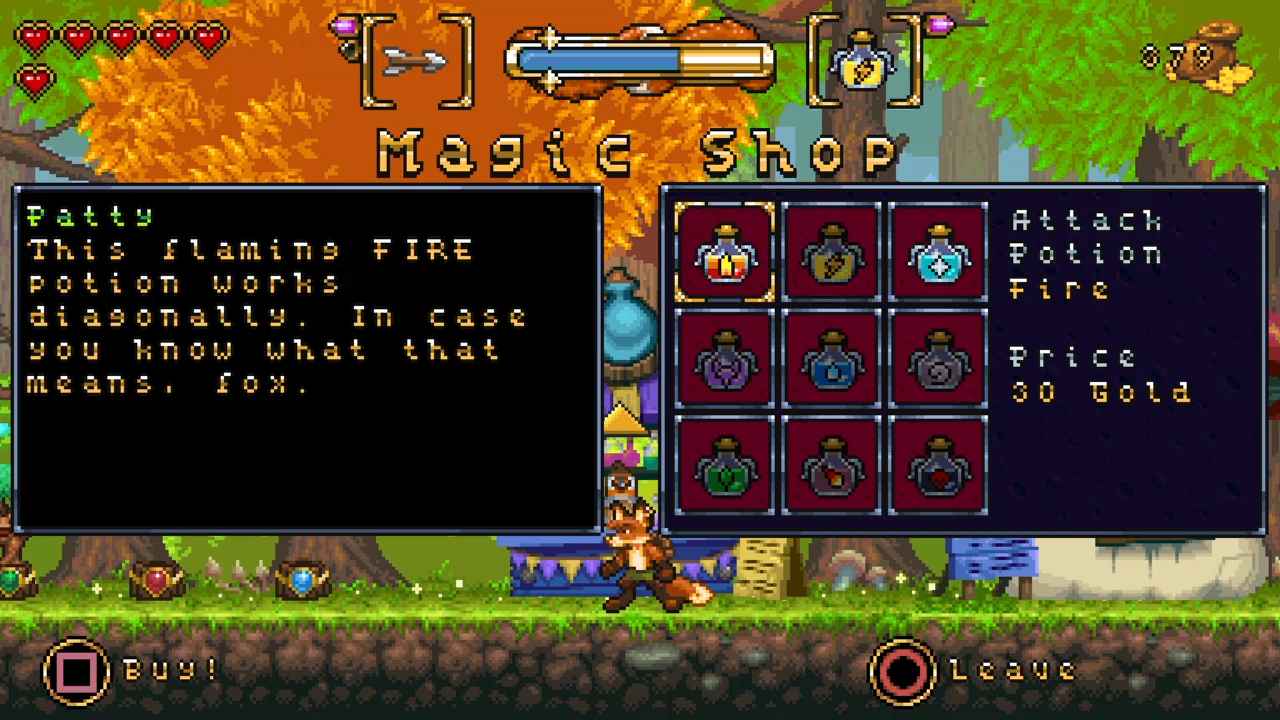The image size is (1280, 720).
Task: Click the equipped yellow potion icon in the HUD
Action: tap(862, 62)
